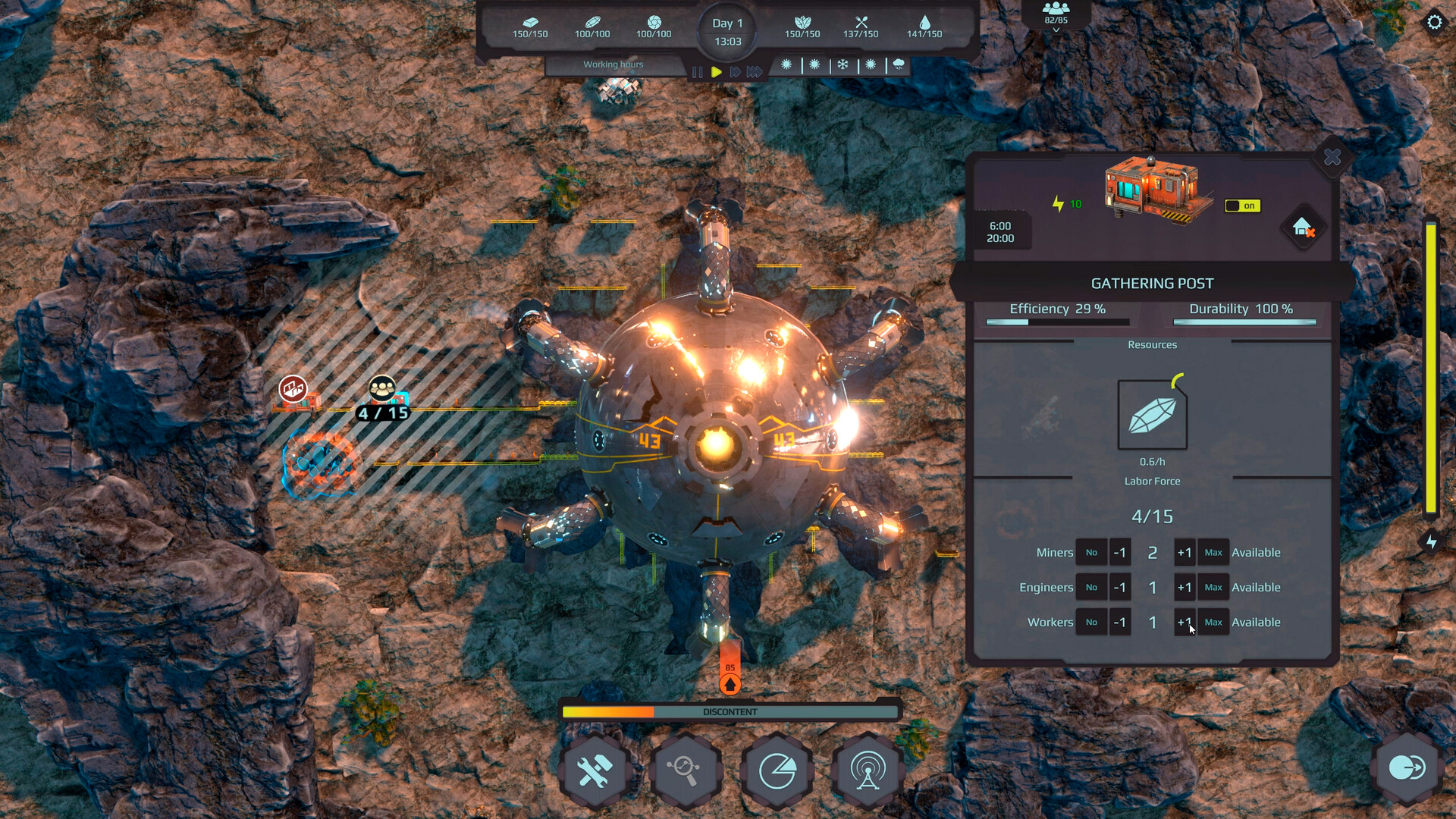Increase Miners with the +1 button
1456x819 pixels.
1185,552
